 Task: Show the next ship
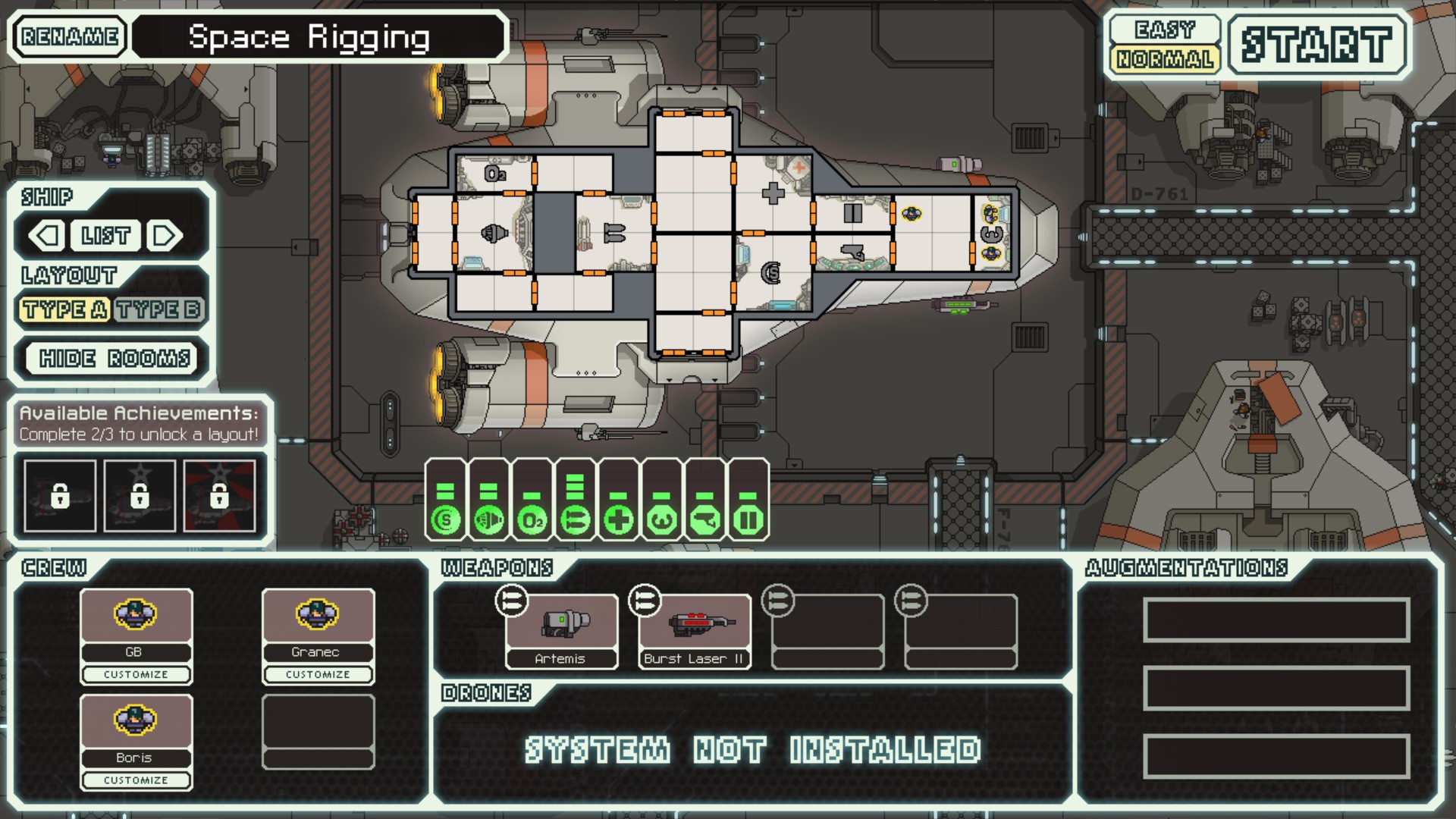tap(165, 236)
